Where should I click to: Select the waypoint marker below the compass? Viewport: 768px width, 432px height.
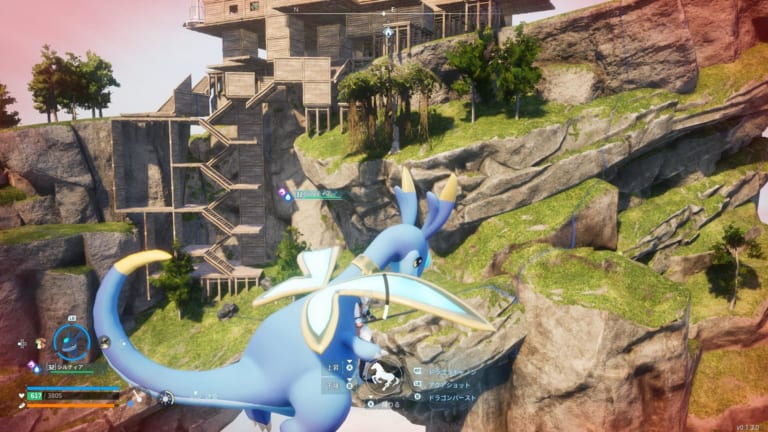tap(388, 31)
